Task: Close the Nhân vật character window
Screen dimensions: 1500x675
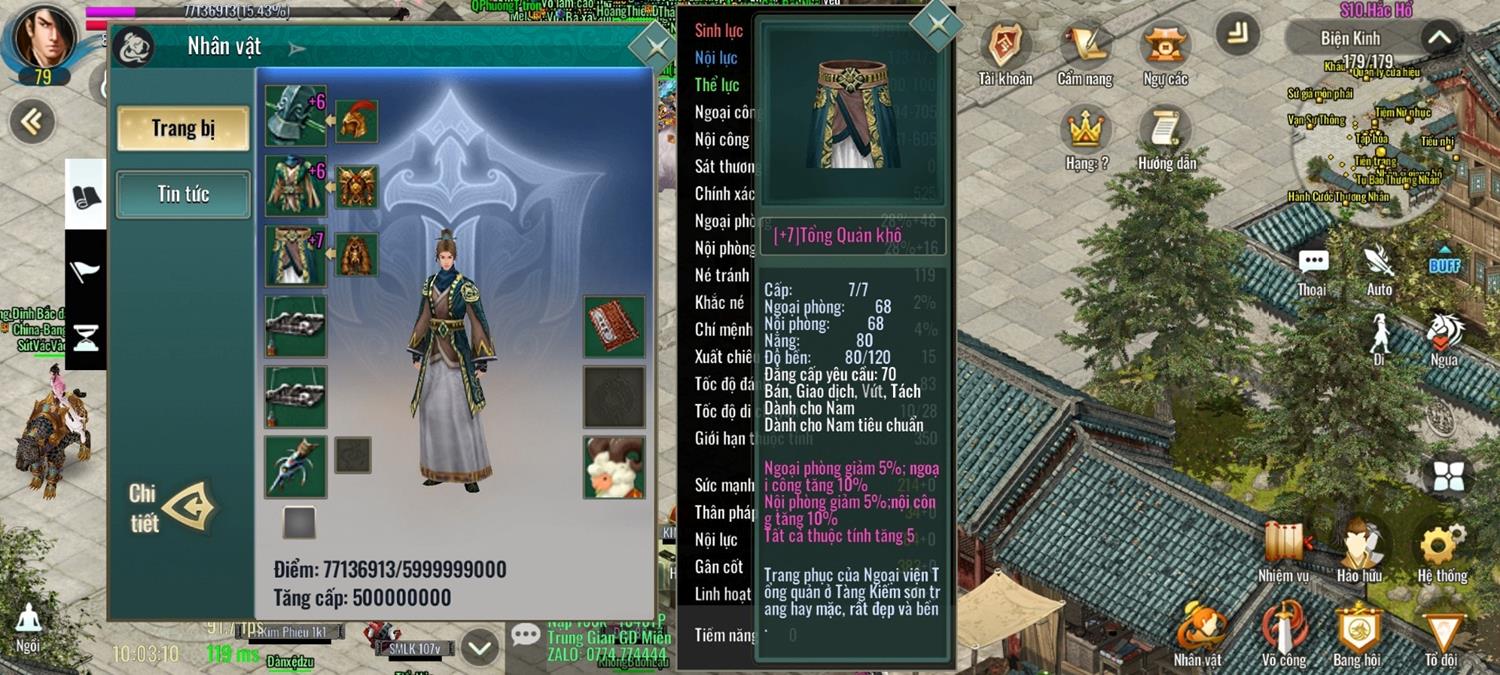Action: (654, 47)
